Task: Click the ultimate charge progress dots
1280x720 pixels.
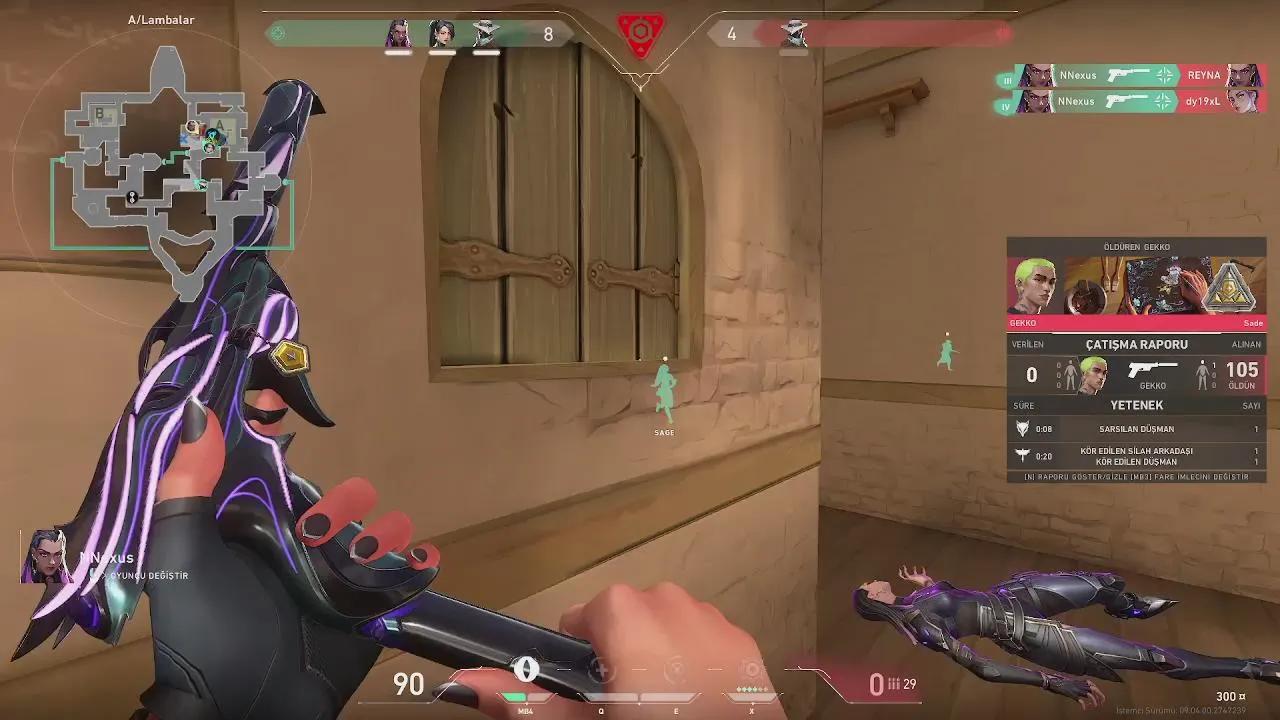Action: pyautogui.click(x=750, y=689)
